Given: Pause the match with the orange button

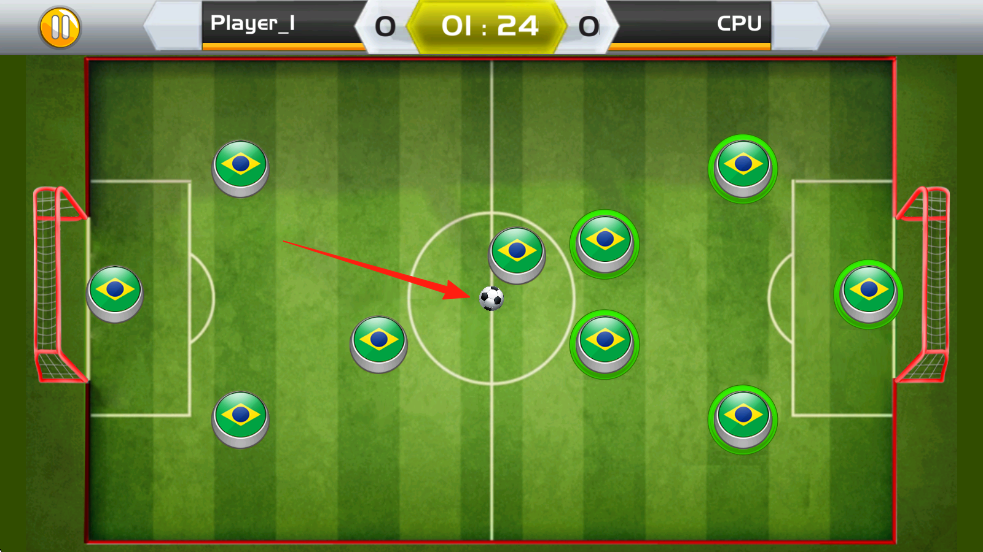Looking at the screenshot, I should tap(60, 27).
